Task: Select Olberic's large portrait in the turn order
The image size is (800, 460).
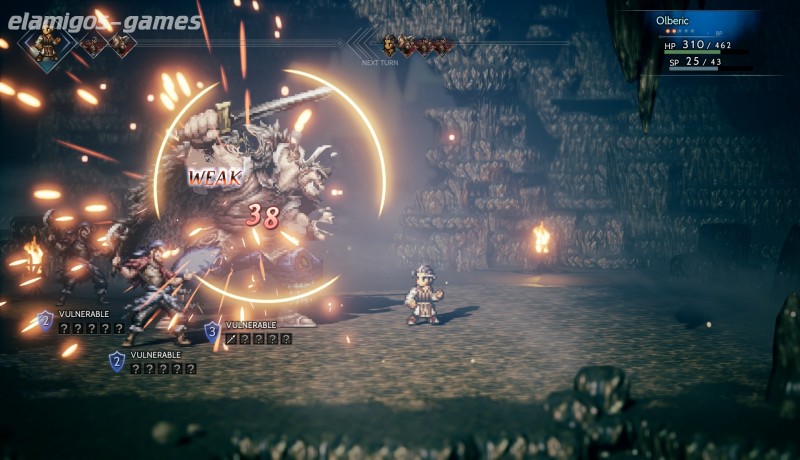Action: 46,42
